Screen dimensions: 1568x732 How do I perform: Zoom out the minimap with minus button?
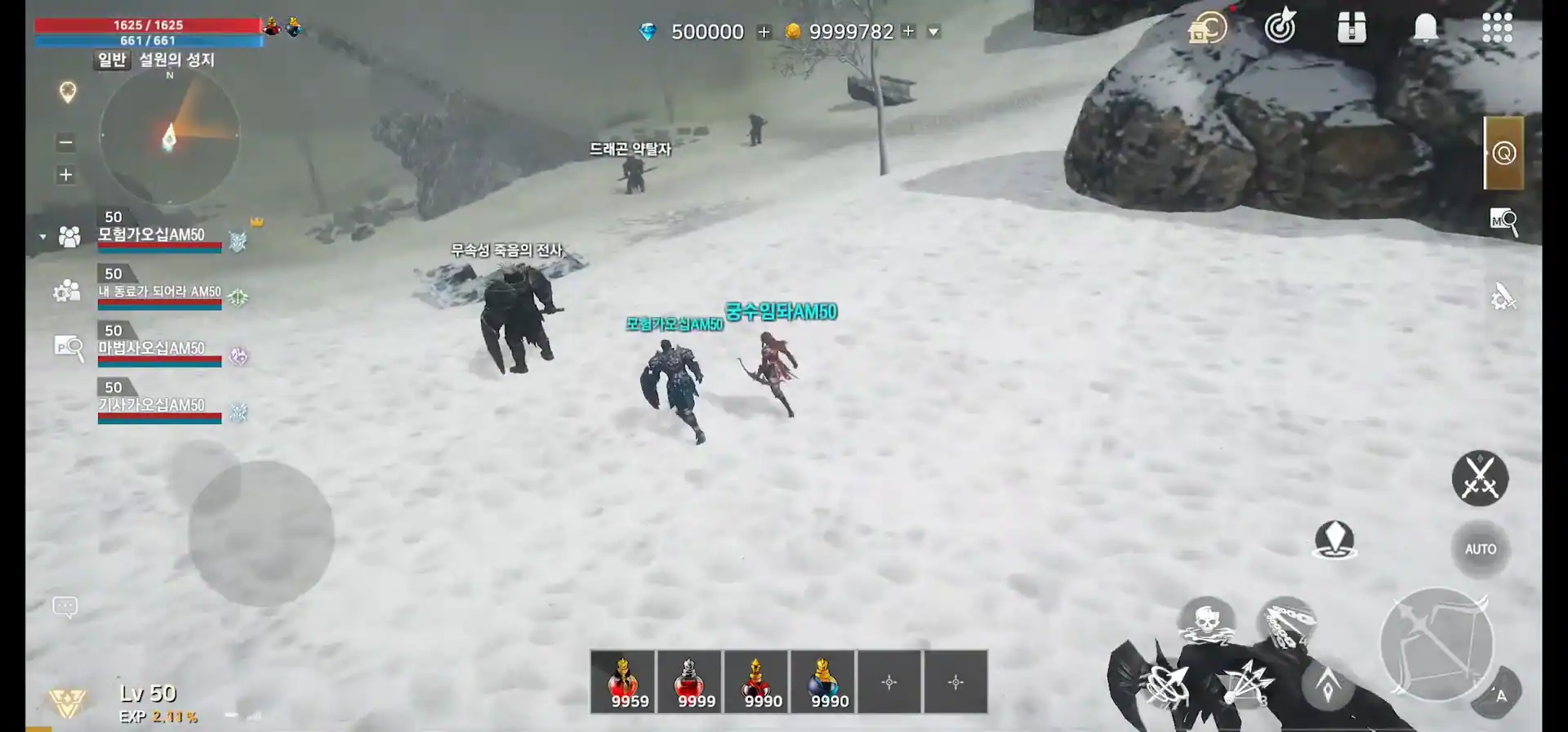66,143
